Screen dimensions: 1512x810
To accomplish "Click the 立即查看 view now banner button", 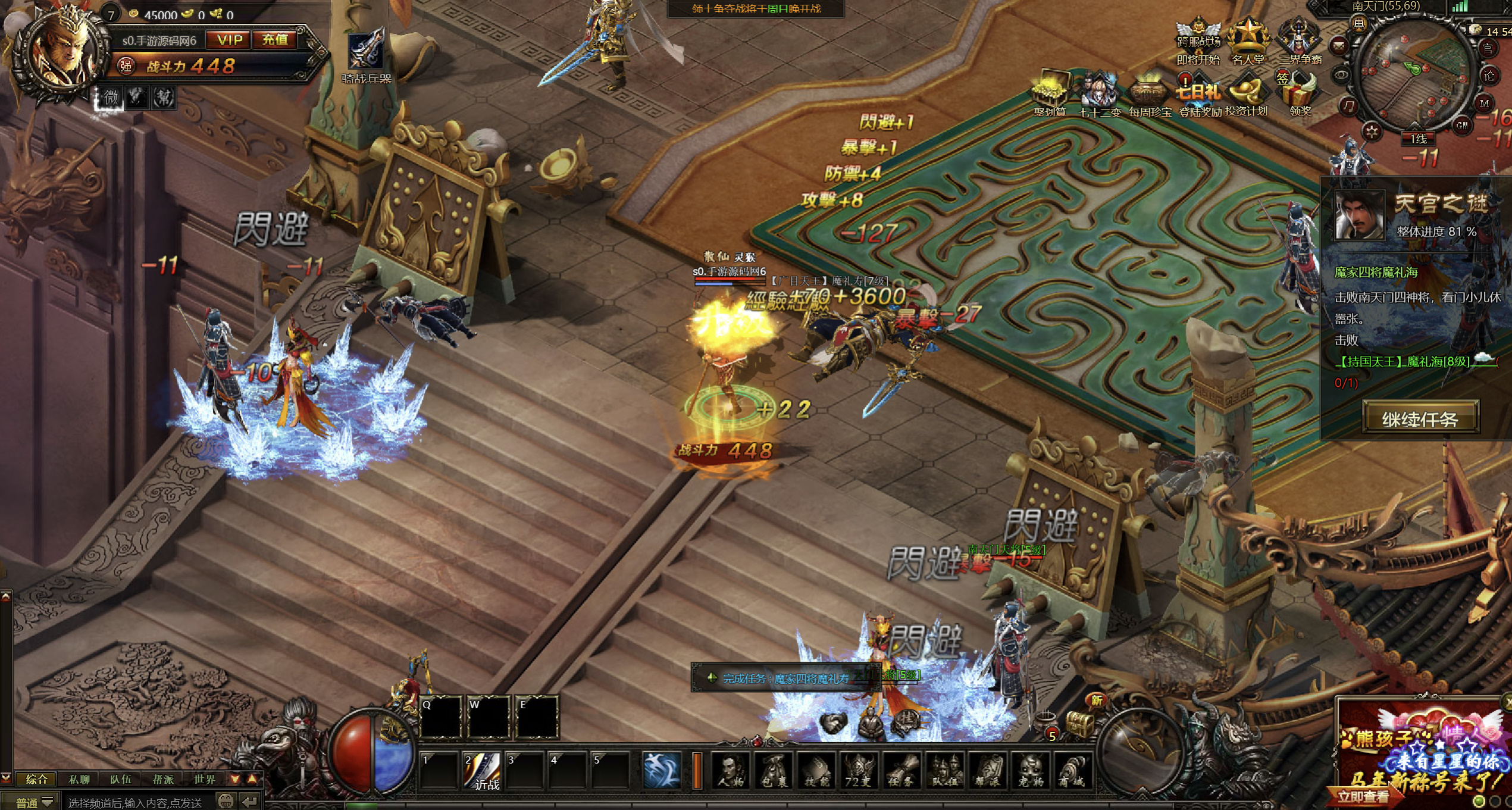I will point(1363,796).
